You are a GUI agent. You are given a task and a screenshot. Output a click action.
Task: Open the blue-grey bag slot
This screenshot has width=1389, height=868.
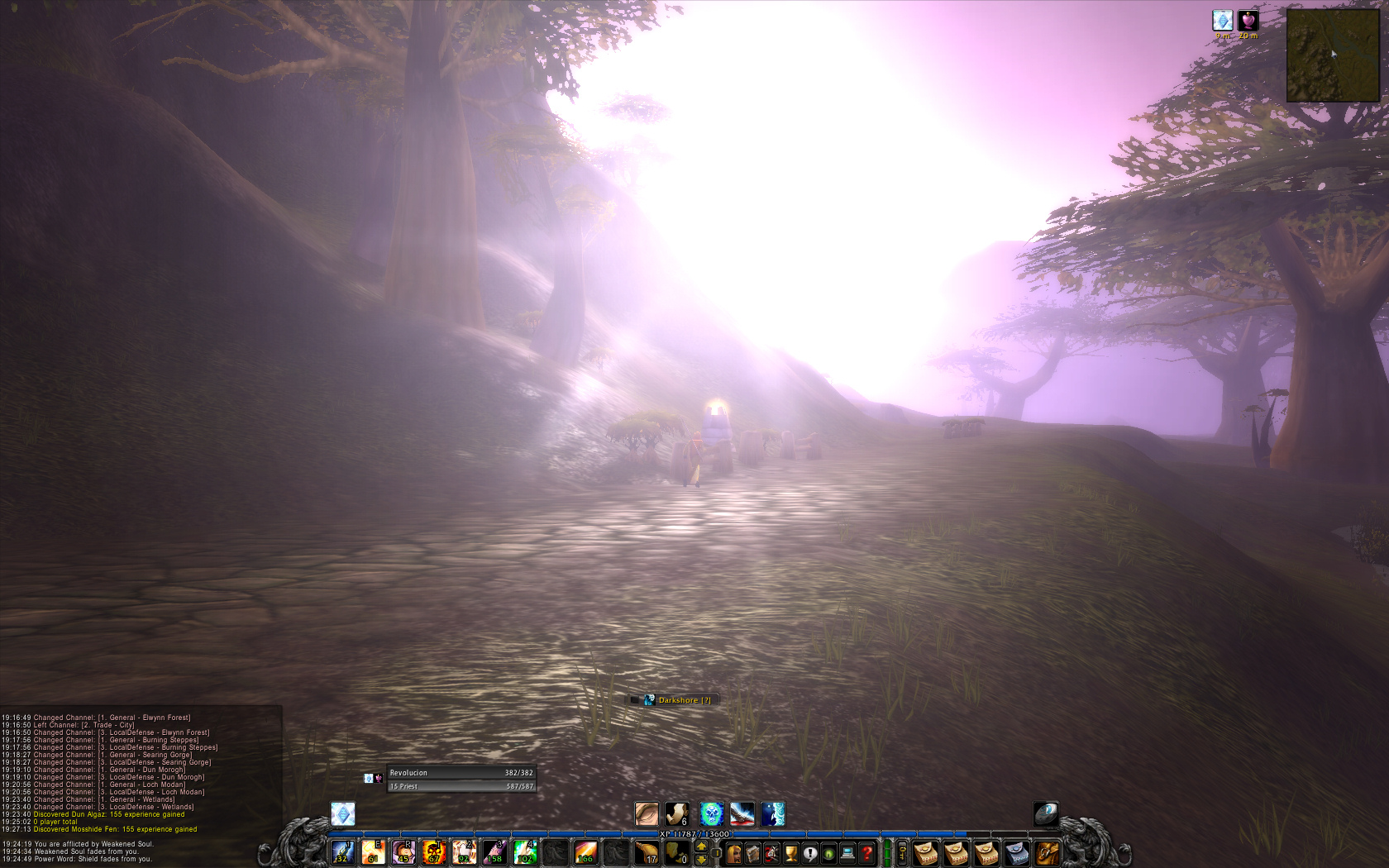1016,852
